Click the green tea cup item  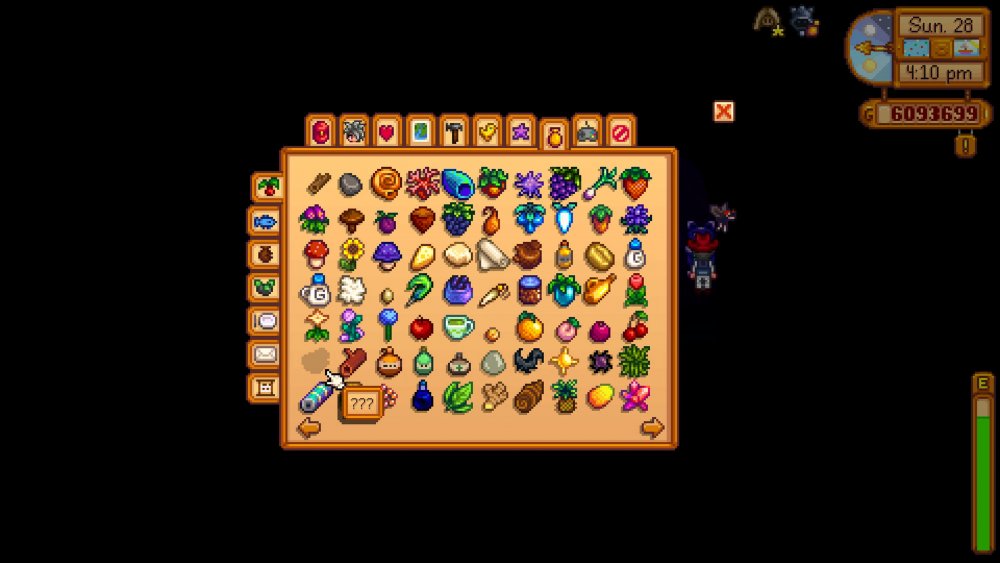(458, 326)
